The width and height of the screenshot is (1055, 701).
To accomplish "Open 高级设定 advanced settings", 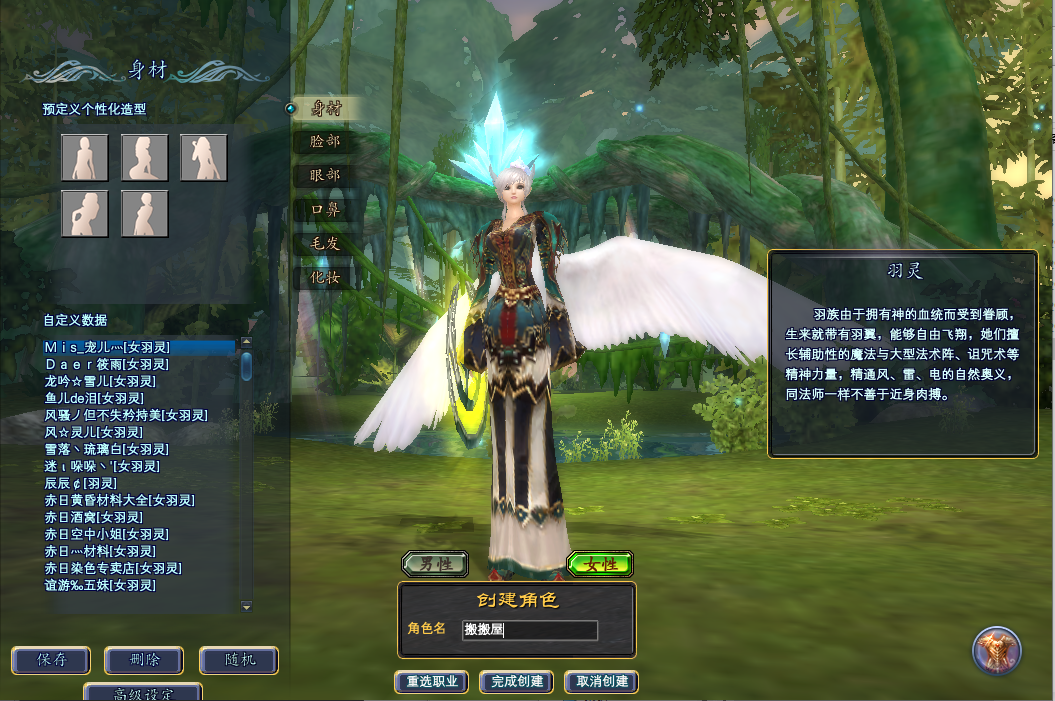I will pyautogui.click(x=144, y=693).
